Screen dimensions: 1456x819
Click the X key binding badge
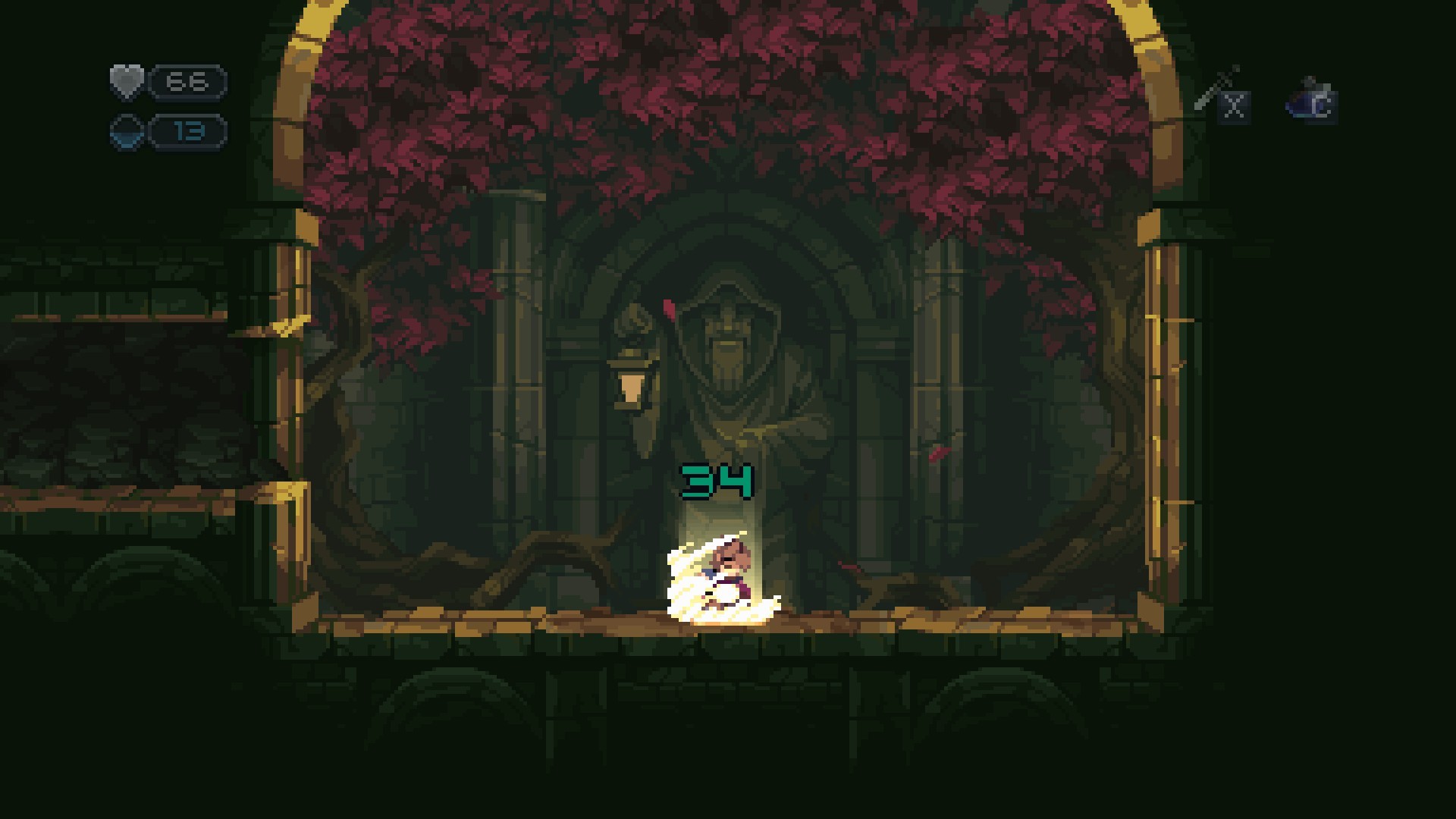click(1235, 106)
